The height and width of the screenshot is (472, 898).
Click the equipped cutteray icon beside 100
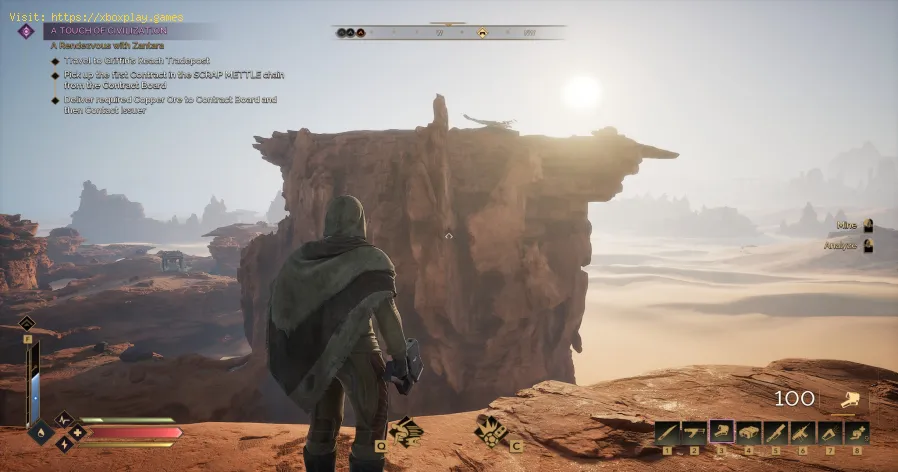click(x=851, y=400)
